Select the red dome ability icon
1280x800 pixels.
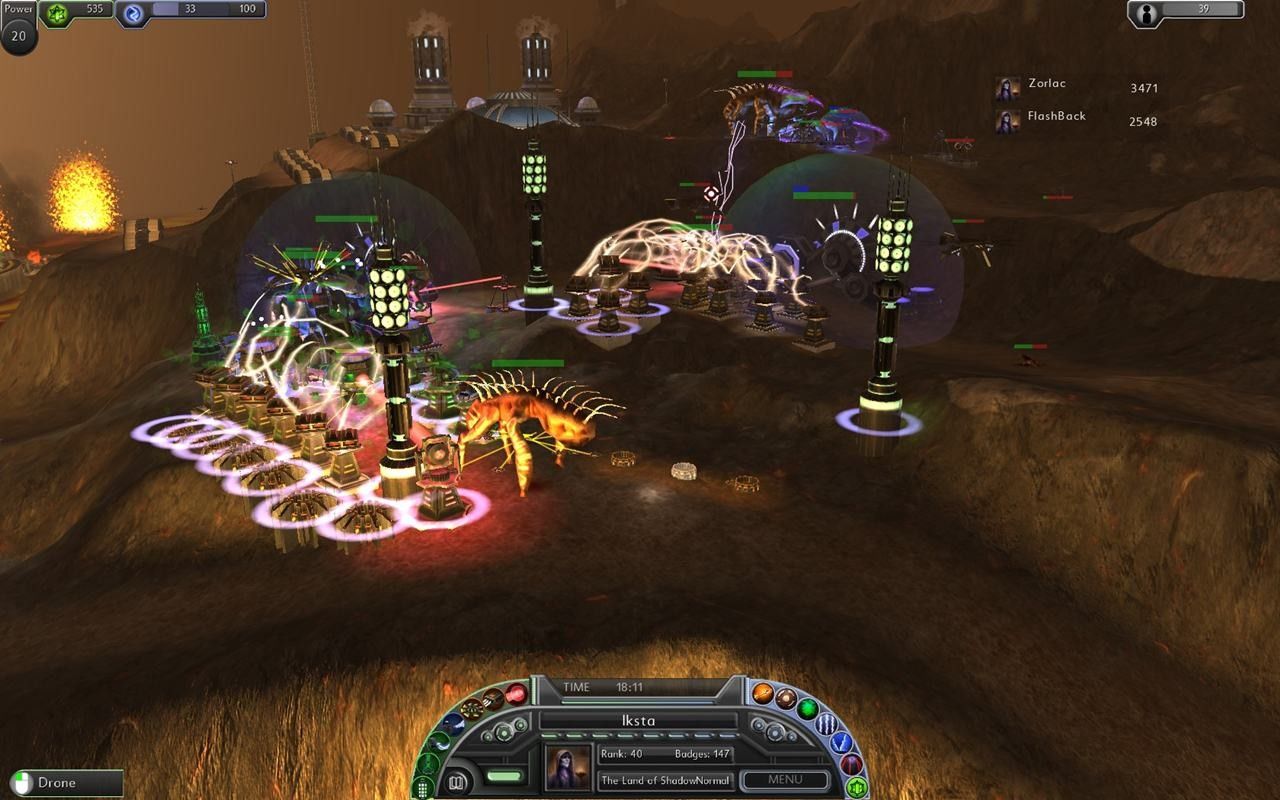click(851, 765)
